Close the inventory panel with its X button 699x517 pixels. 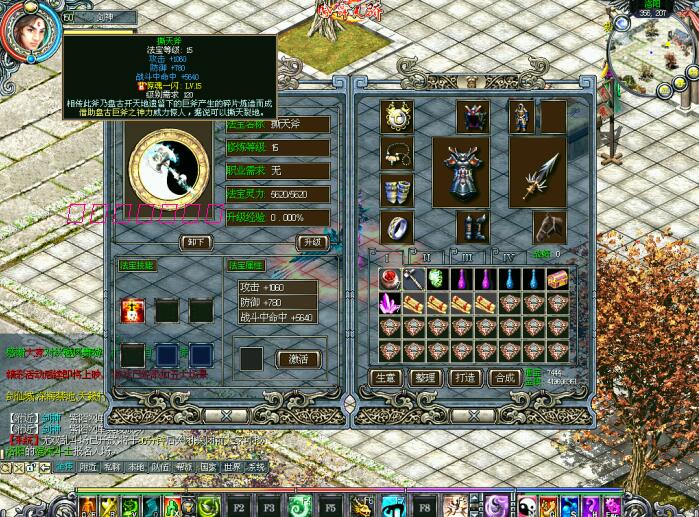463,414
